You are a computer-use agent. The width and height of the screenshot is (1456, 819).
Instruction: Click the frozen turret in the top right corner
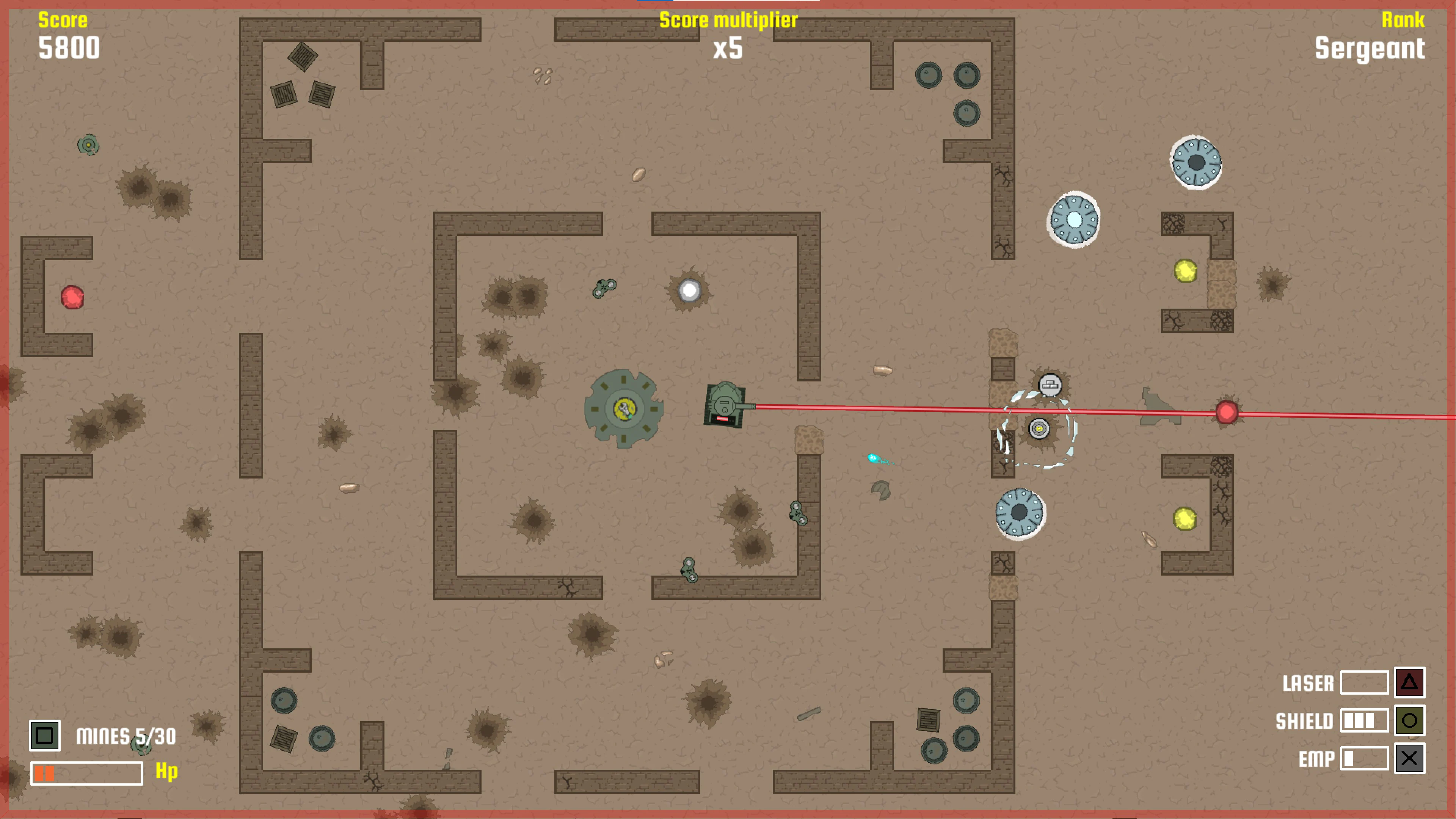point(1197,162)
